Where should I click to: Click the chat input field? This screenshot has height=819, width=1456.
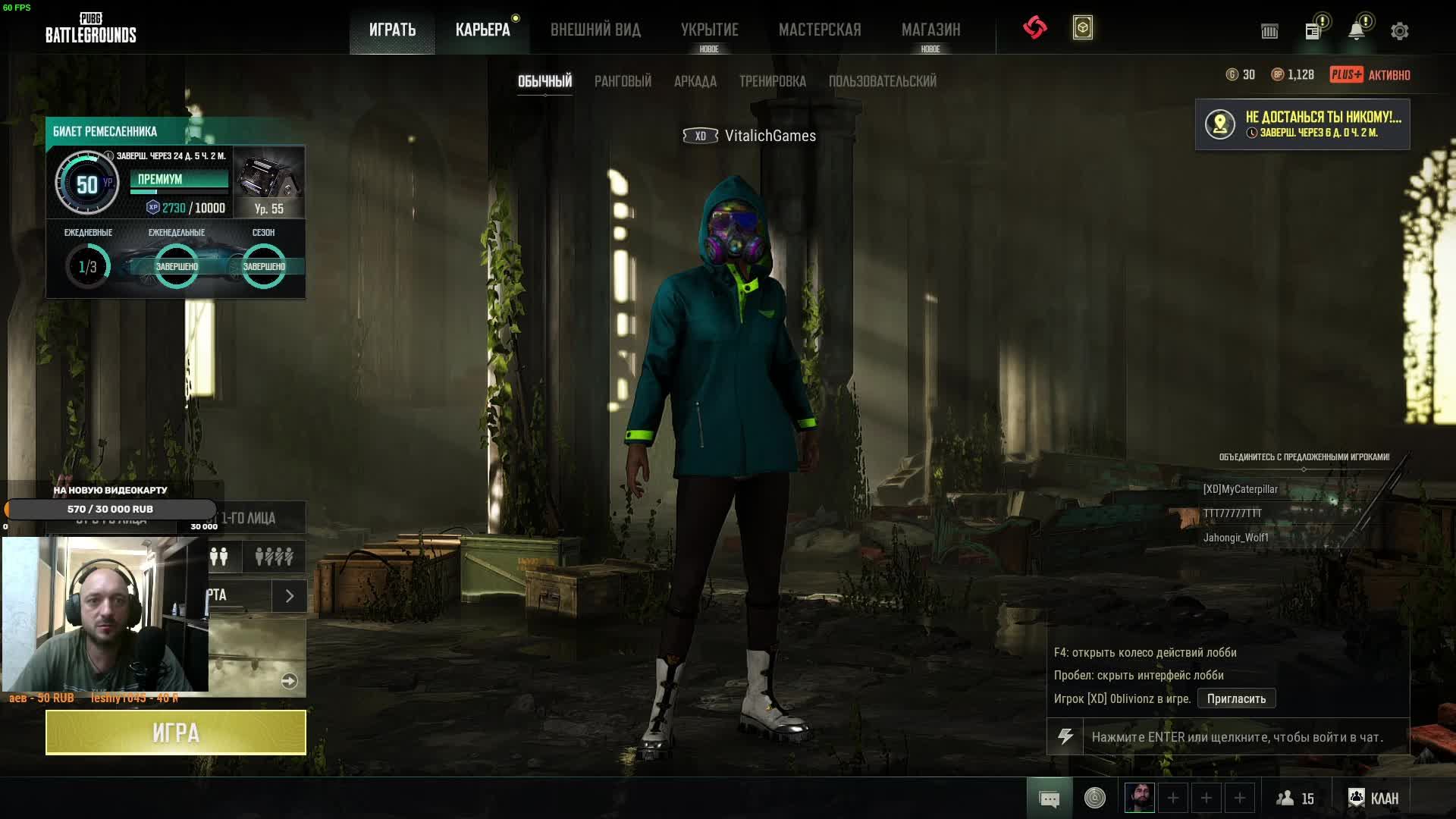[1244, 737]
